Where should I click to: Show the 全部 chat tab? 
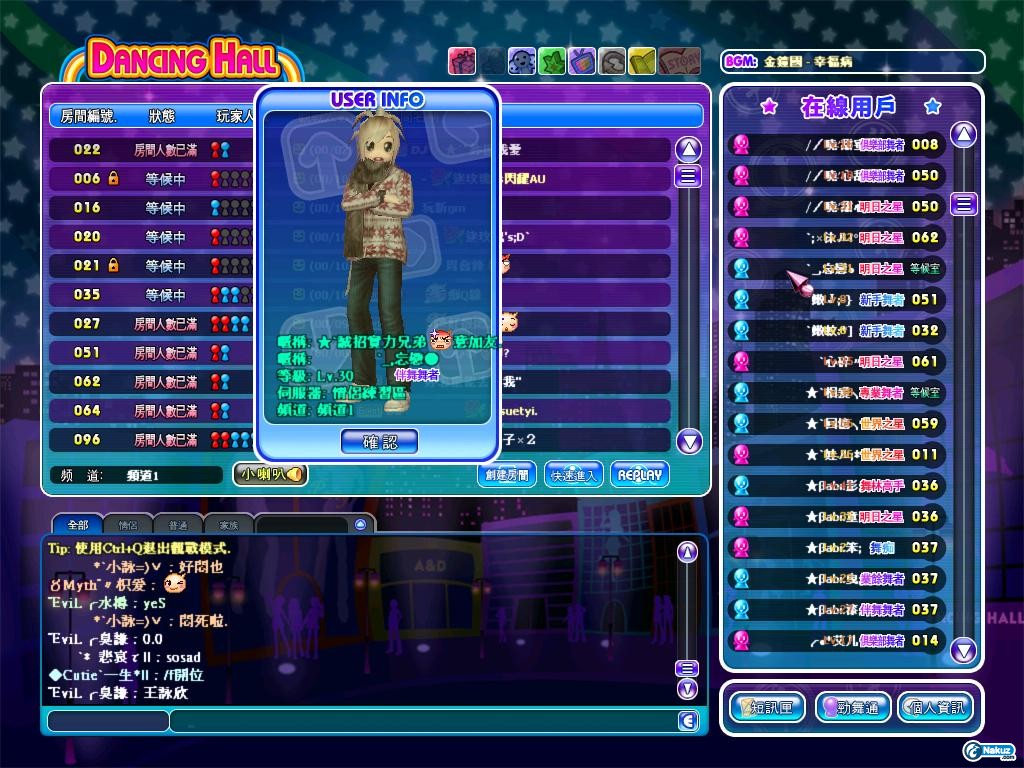(77, 524)
